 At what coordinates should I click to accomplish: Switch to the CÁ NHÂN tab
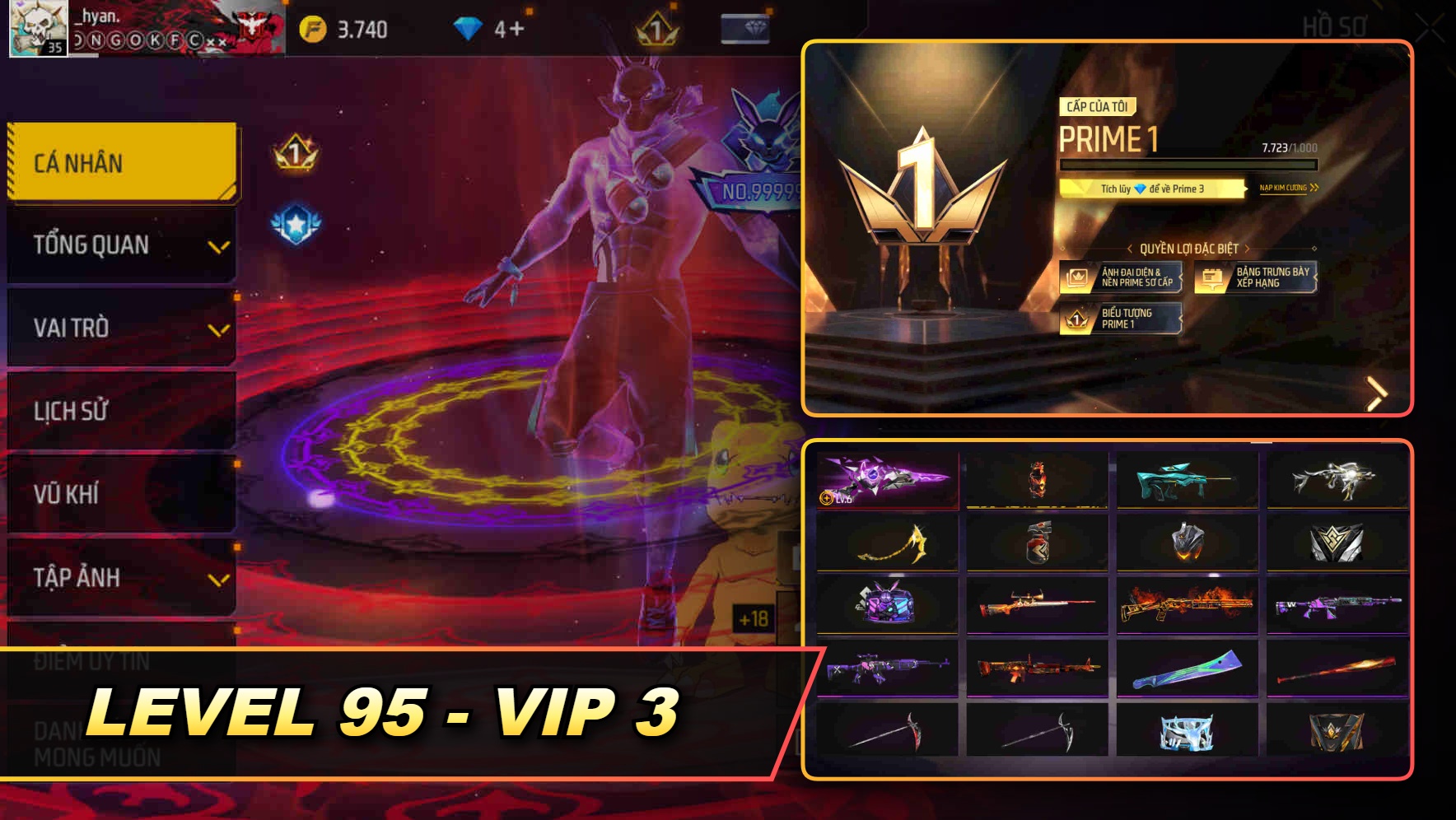point(120,162)
